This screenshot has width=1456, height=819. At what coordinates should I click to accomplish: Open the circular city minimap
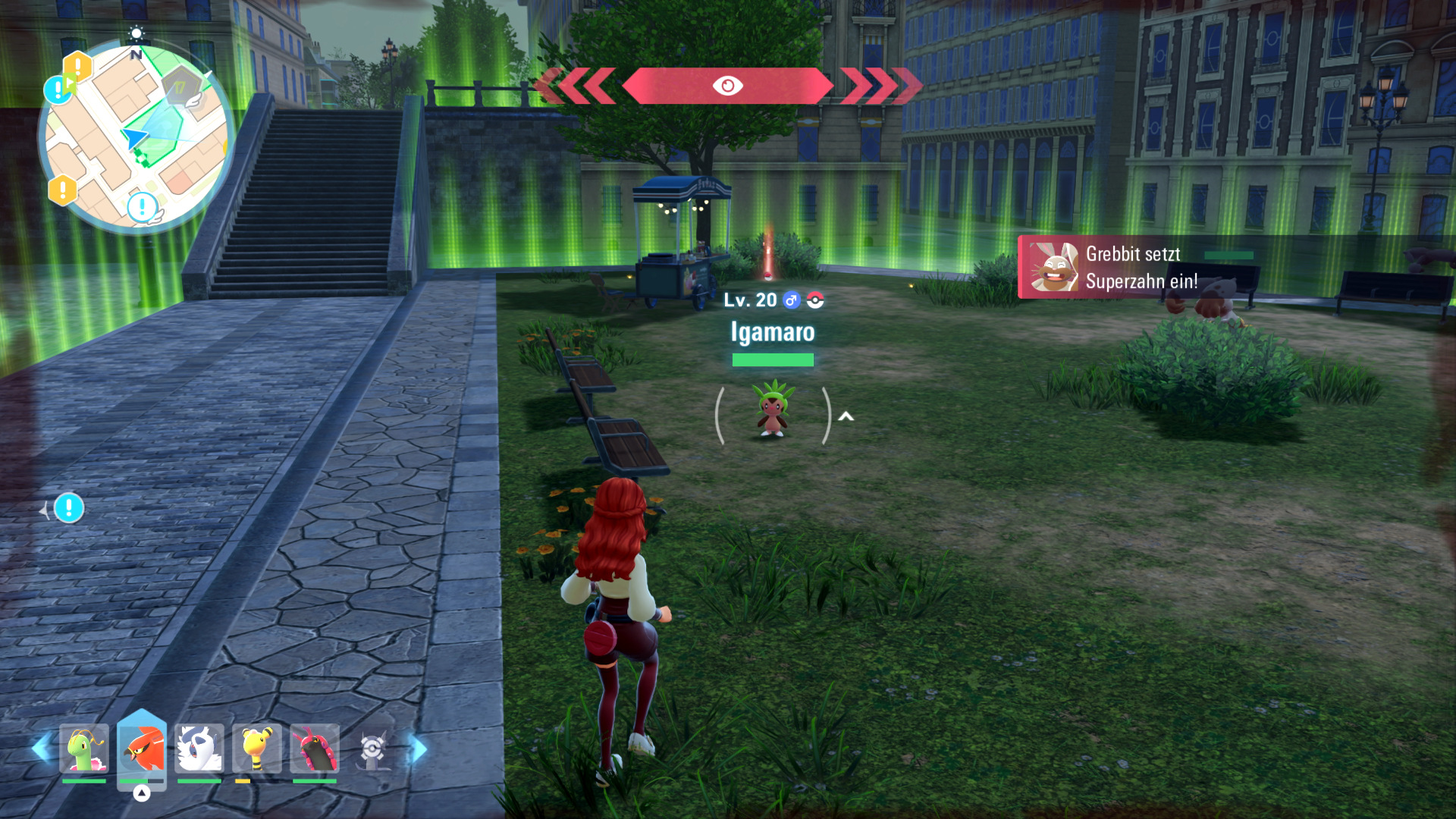pyautogui.click(x=136, y=136)
